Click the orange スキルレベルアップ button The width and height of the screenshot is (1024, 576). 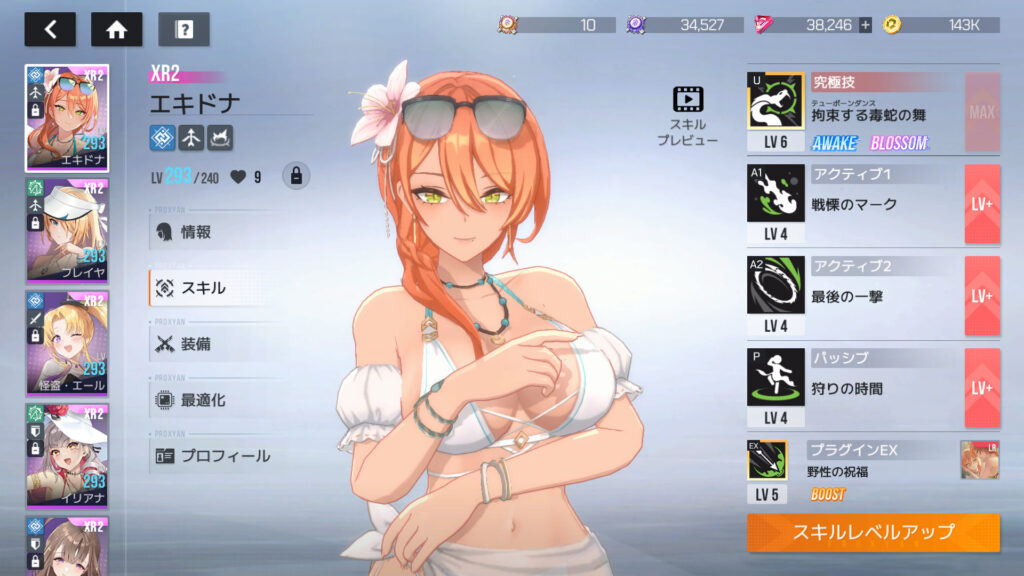pyautogui.click(x=873, y=532)
